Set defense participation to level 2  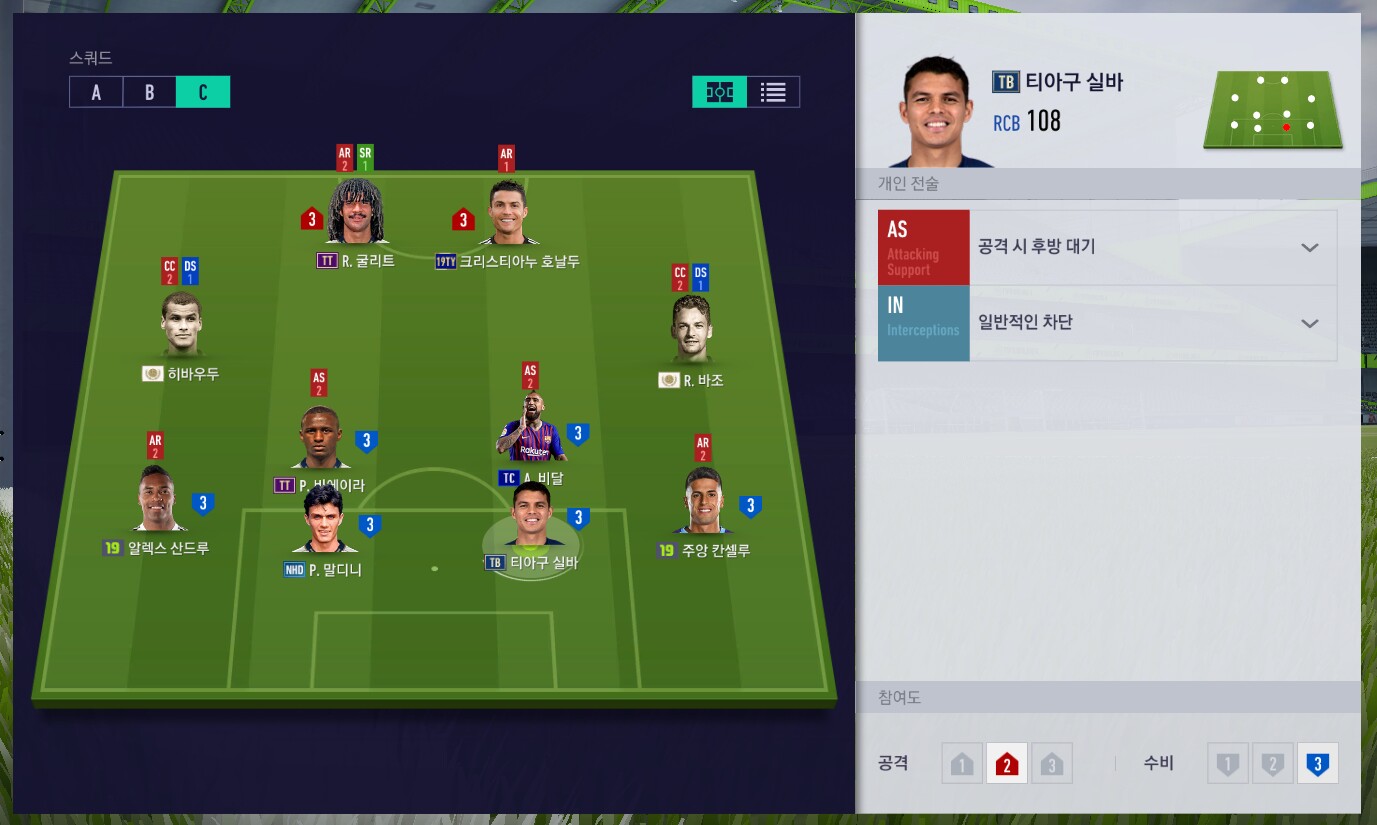pos(1272,765)
